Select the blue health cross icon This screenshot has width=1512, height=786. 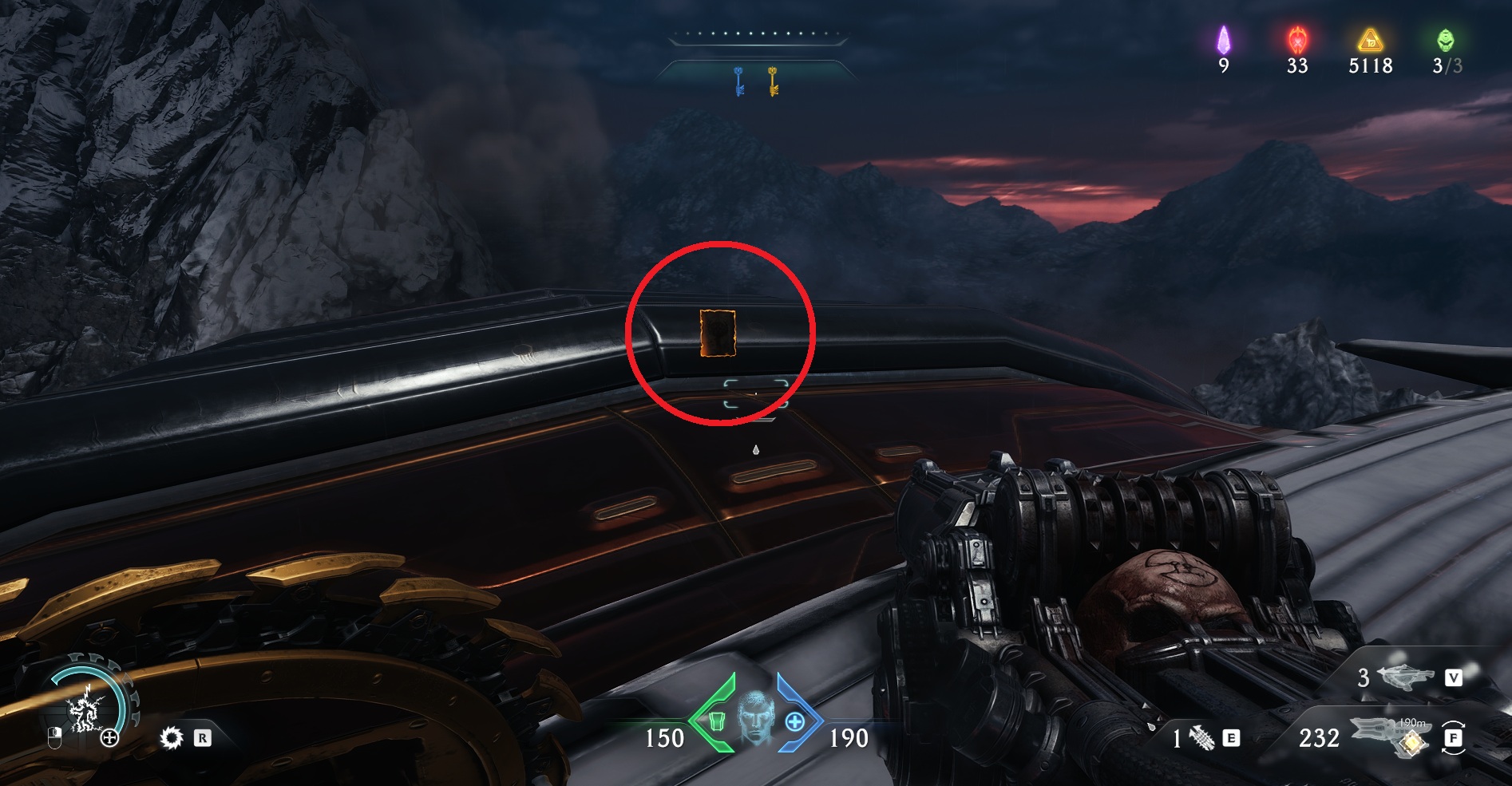pyautogui.click(x=794, y=722)
